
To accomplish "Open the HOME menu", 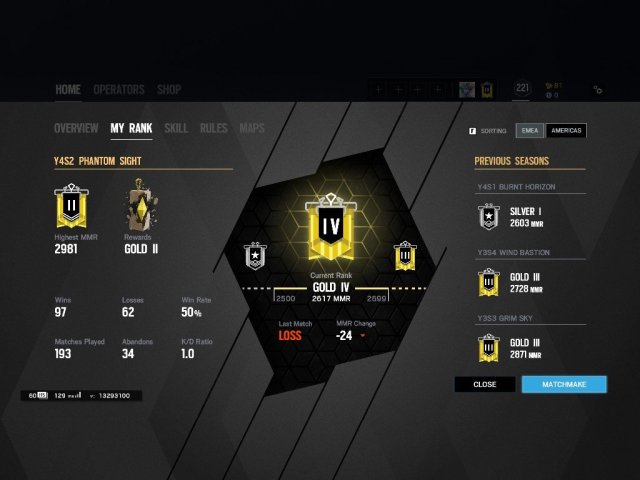I will click(68, 89).
